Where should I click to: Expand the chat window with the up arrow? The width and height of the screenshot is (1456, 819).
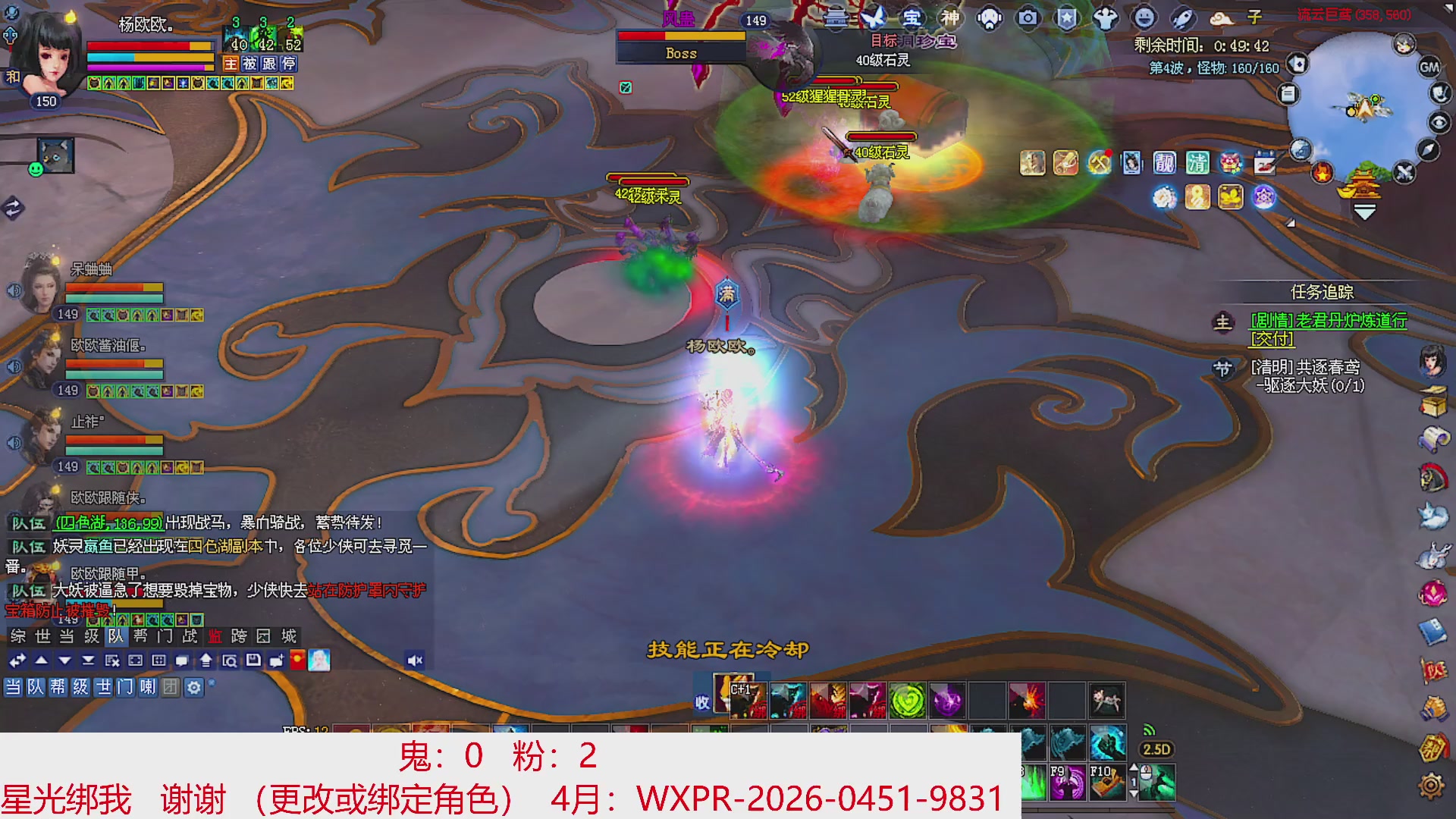41,661
